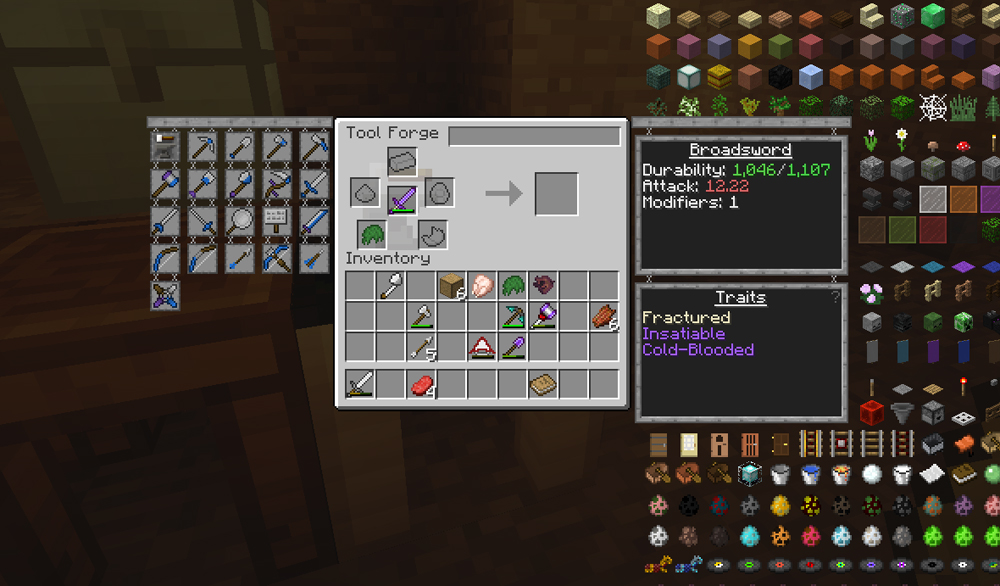Image resolution: width=1000 pixels, height=586 pixels.
Task: Select the repair anvil button in tool list
Action: tap(165, 147)
